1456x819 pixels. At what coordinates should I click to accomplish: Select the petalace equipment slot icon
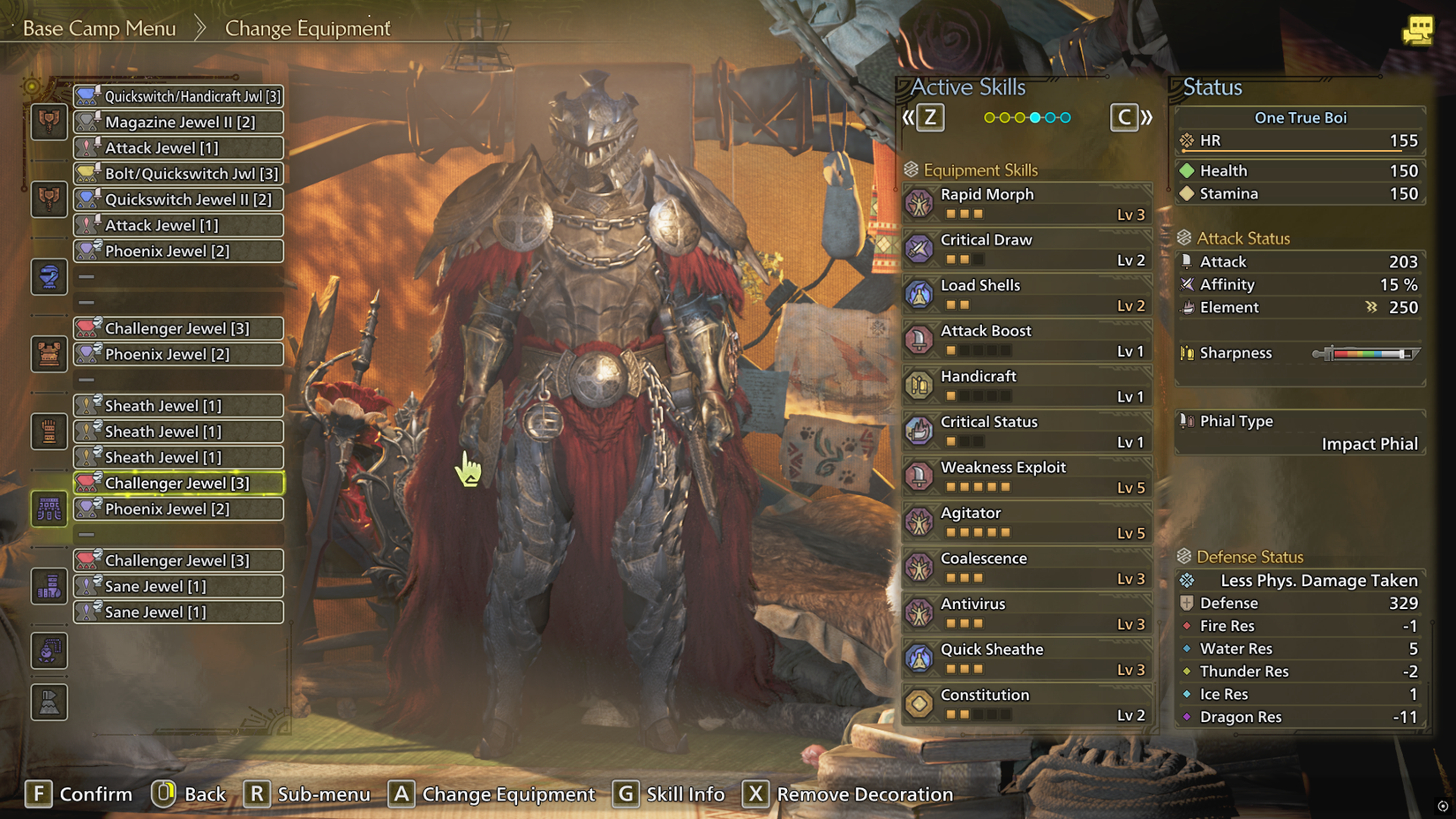point(49,703)
